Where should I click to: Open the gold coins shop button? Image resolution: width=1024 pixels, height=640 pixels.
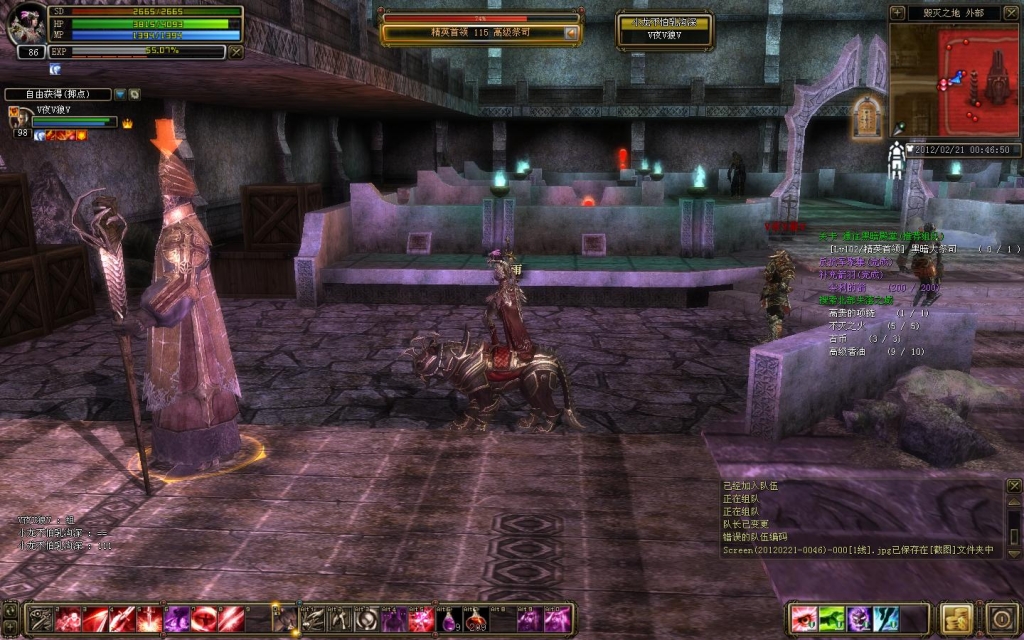coord(958,617)
